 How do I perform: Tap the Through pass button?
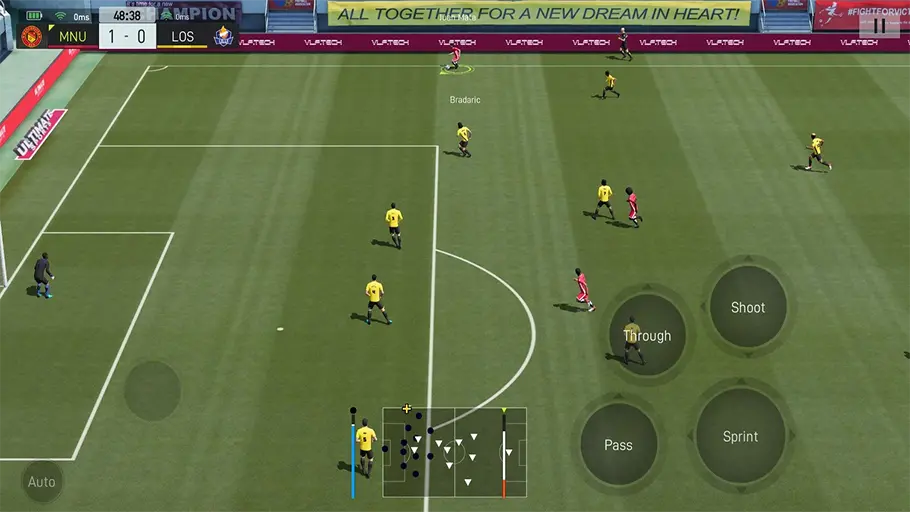[x=647, y=335]
